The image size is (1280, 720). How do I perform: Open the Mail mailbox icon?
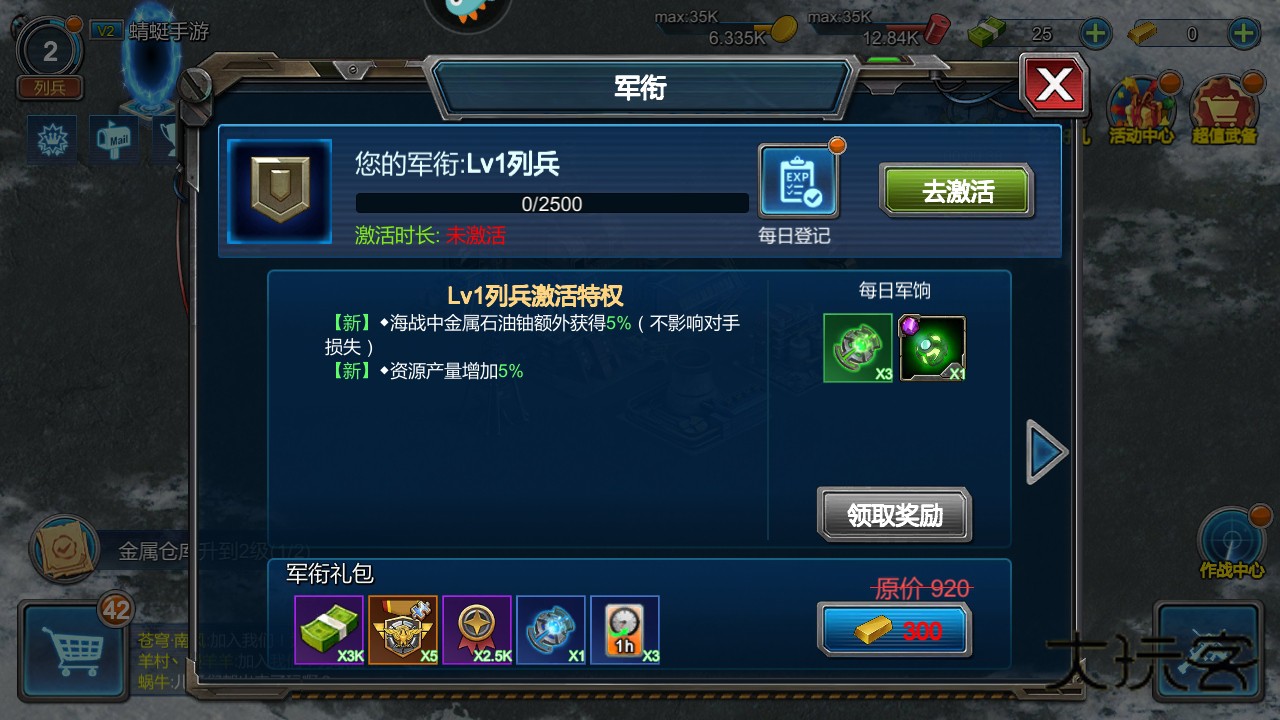click(112, 140)
